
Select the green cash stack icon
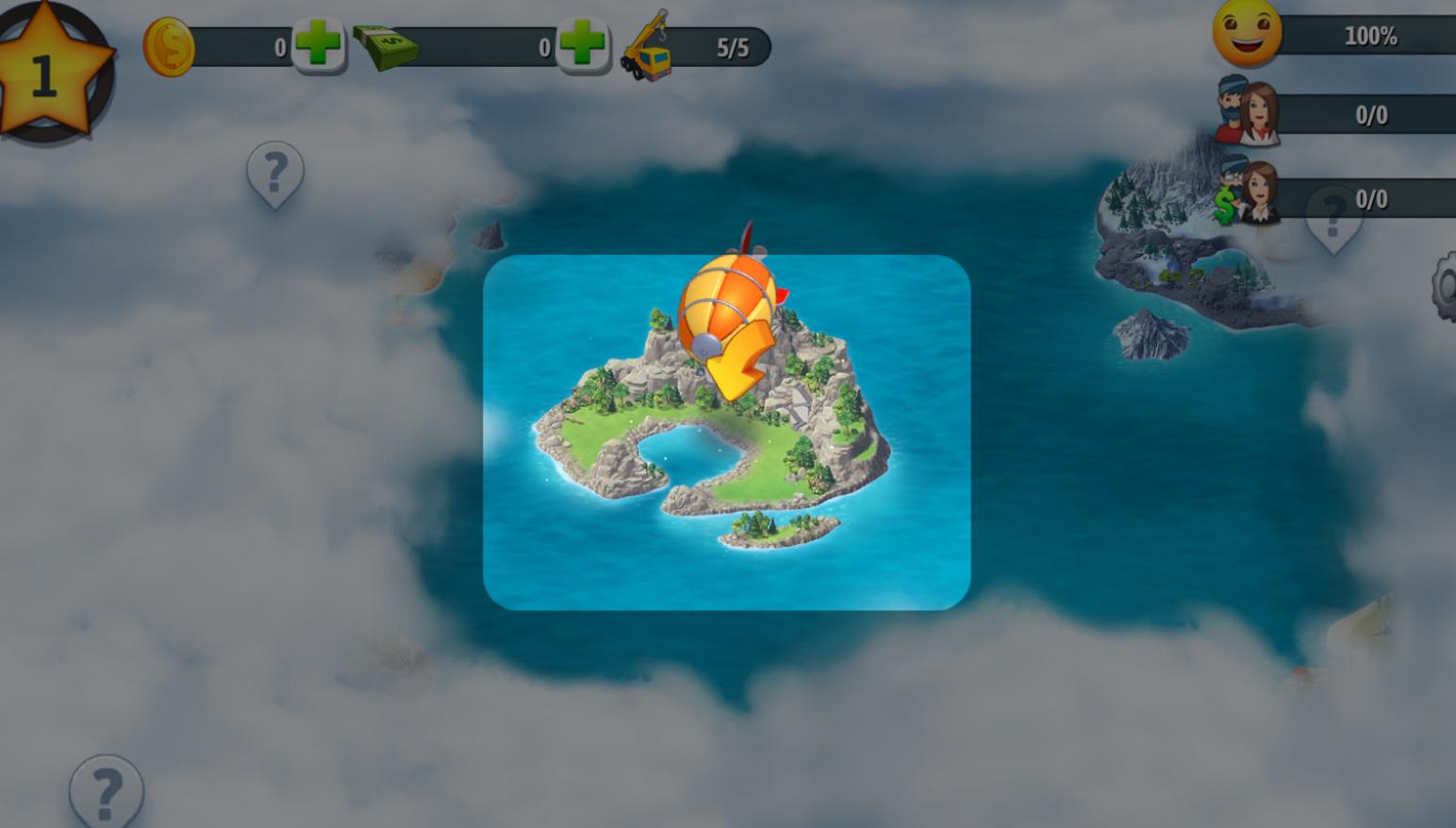tap(385, 46)
